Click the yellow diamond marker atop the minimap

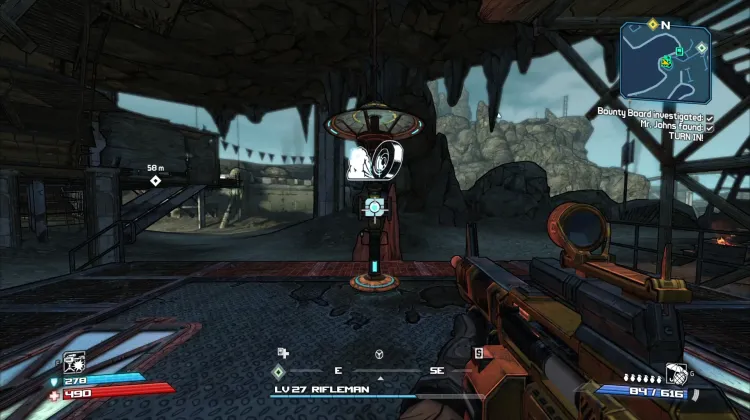tap(652, 23)
